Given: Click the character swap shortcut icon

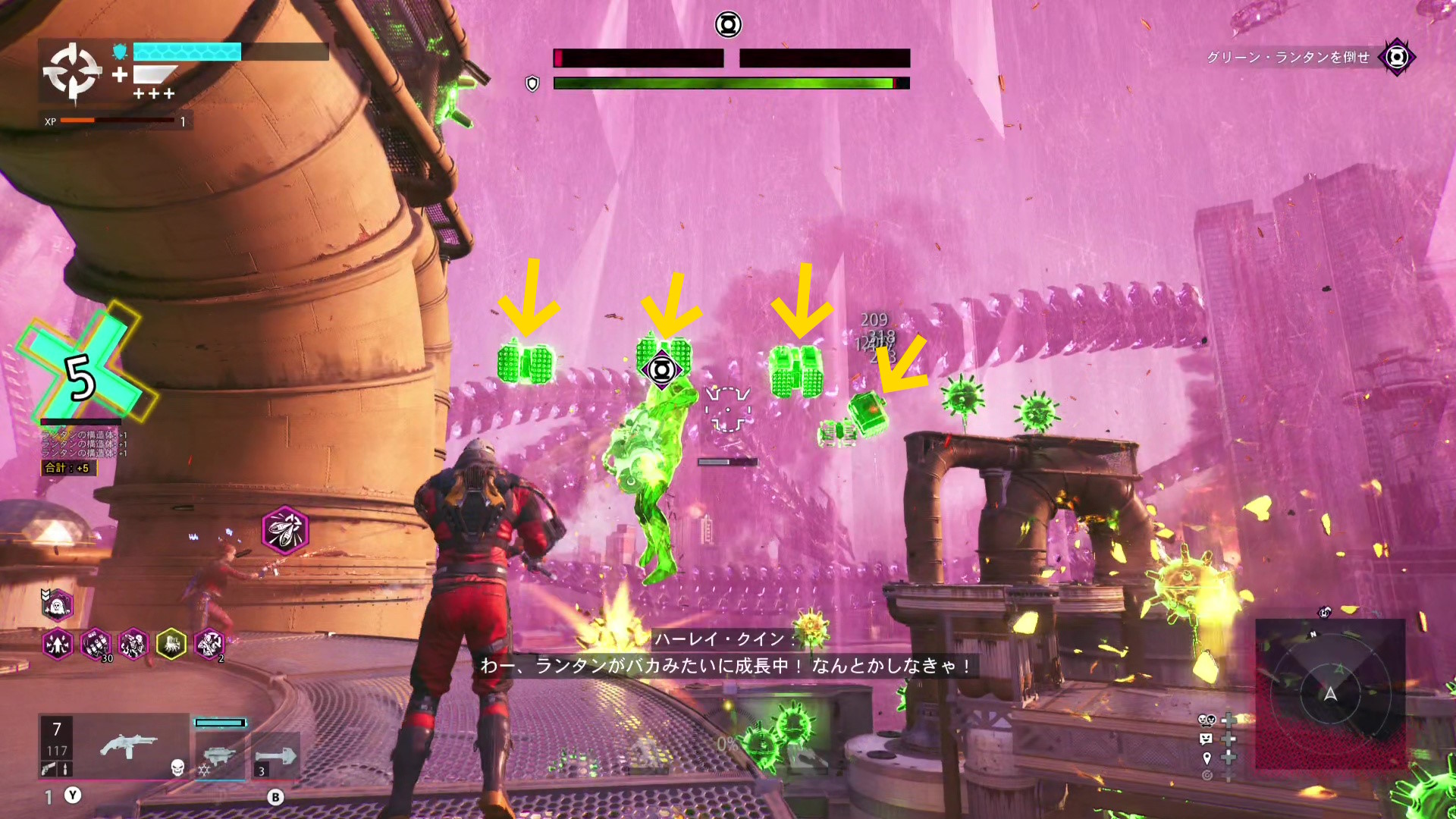Looking at the screenshot, I should [x=1207, y=720].
